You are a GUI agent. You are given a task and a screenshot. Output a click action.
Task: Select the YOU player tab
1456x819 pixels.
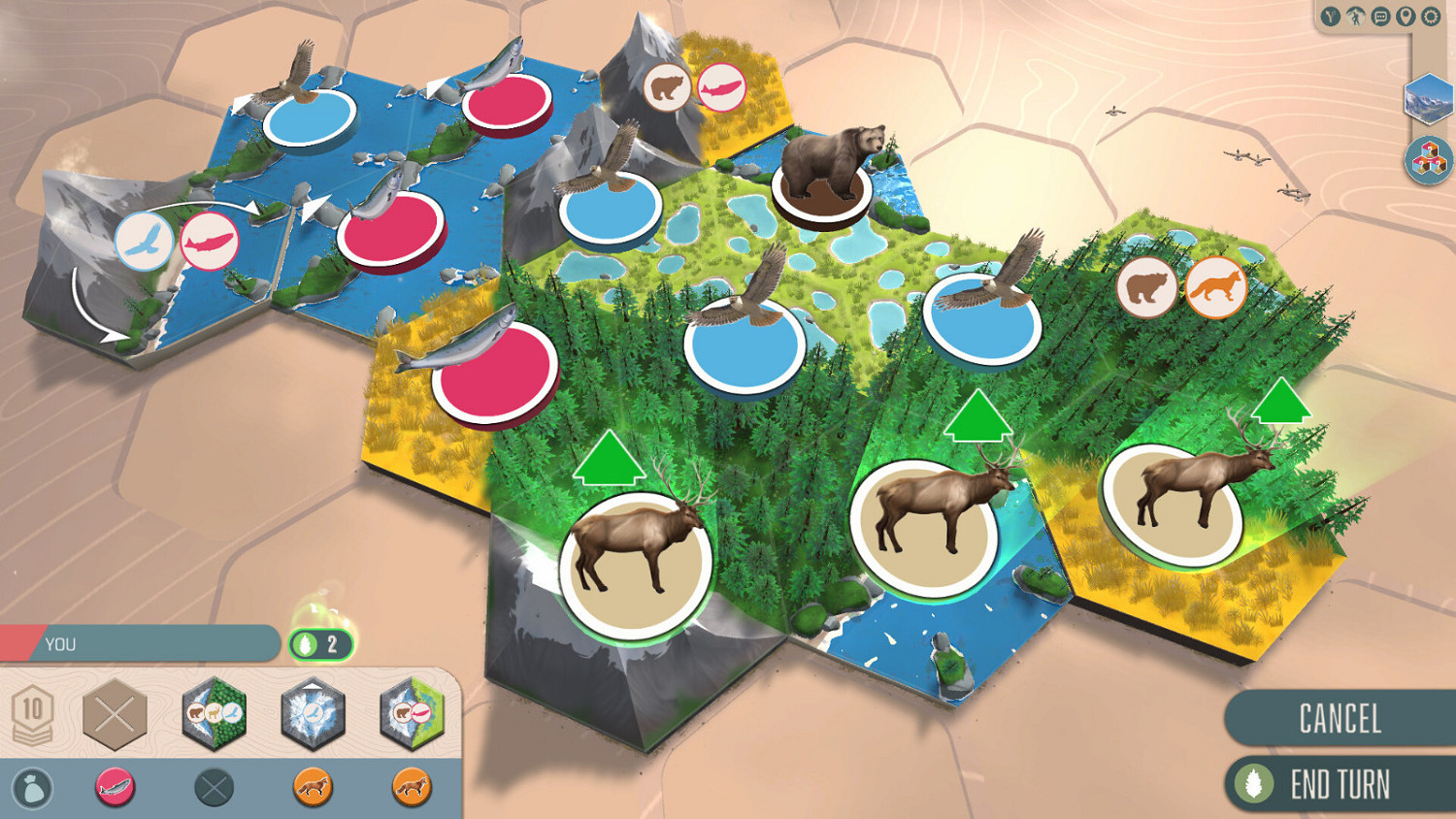click(x=136, y=642)
